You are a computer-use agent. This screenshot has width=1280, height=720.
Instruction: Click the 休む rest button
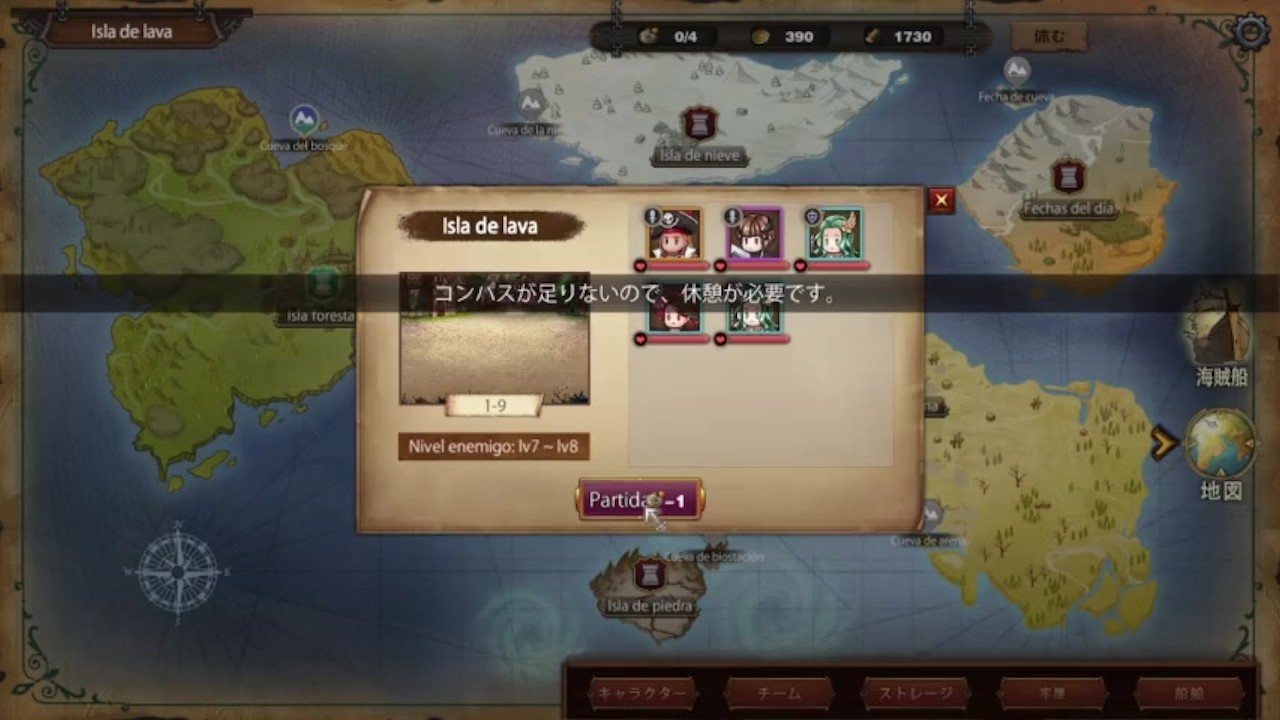tap(1048, 37)
